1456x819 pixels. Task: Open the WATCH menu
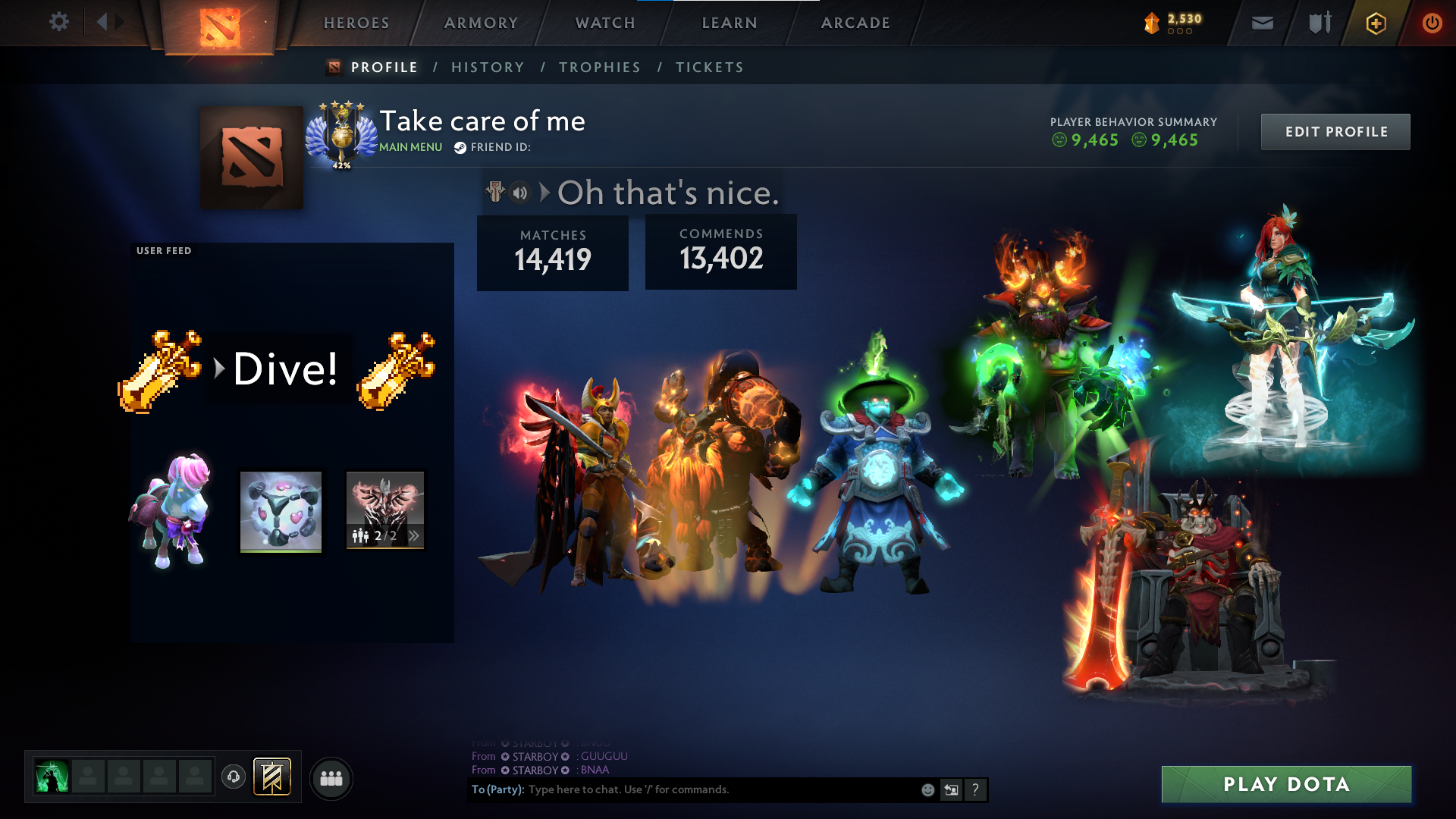pyautogui.click(x=605, y=23)
